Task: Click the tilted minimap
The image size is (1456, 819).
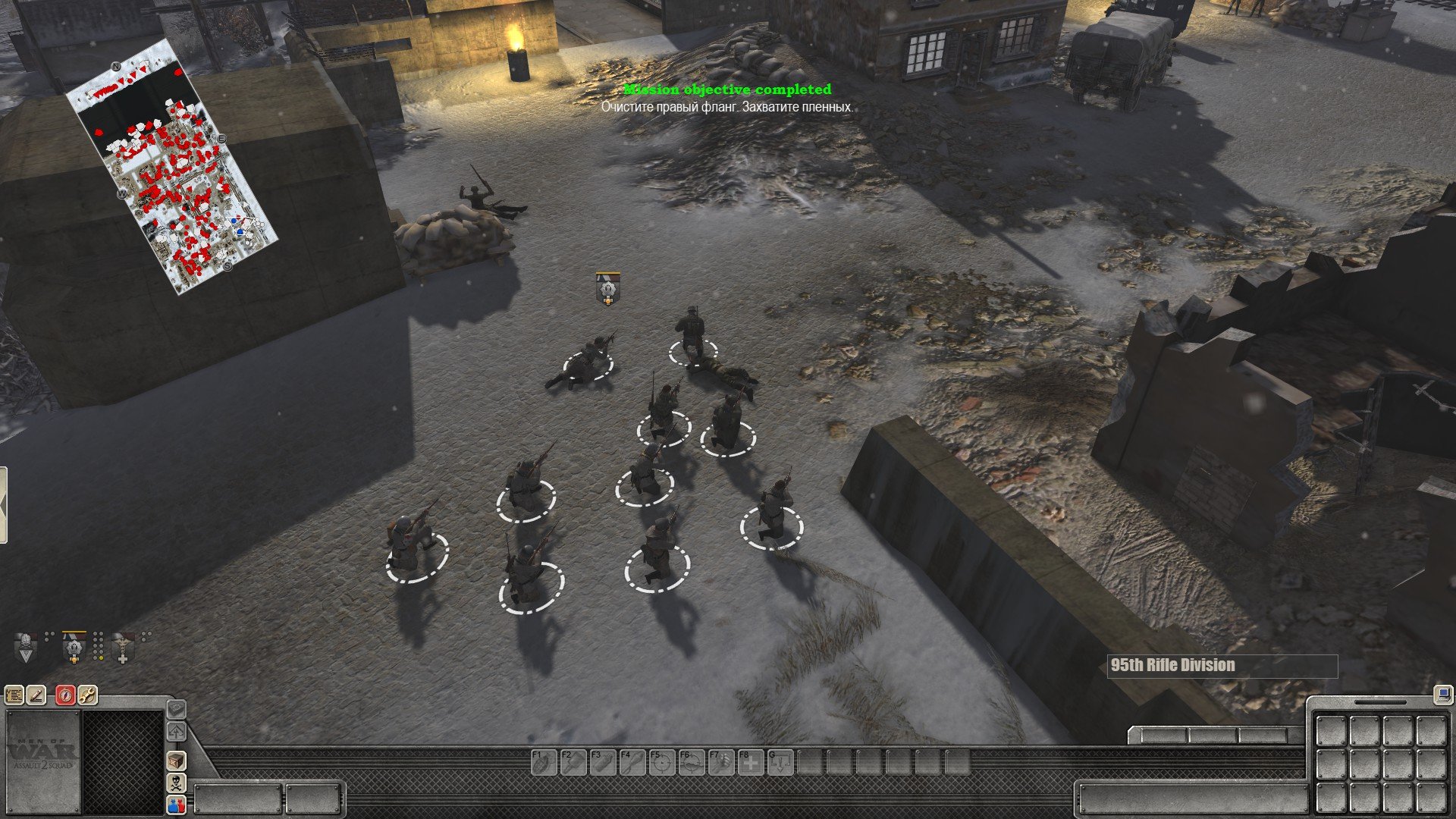Action: pos(172,167)
